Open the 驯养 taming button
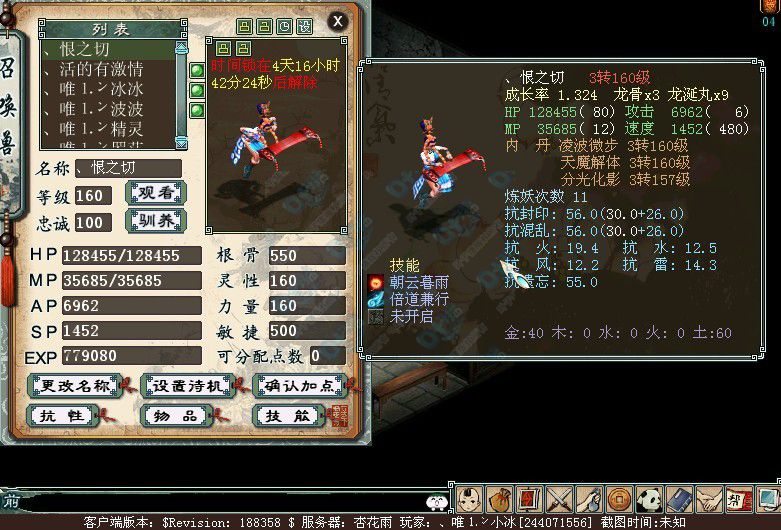The image size is (781, 530). (x=156, y=219)
